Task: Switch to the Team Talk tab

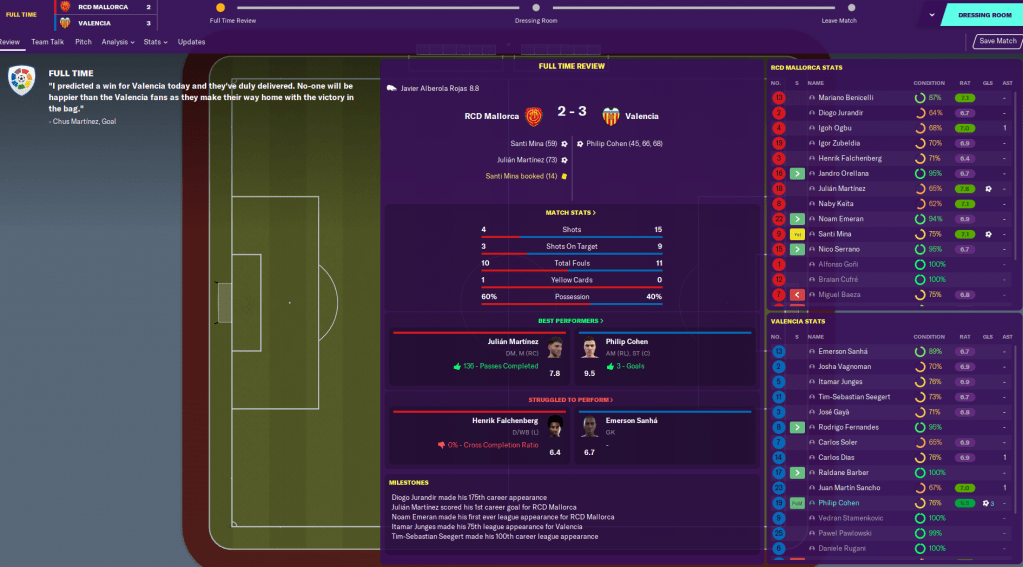Action: click(x=47, y=42)
